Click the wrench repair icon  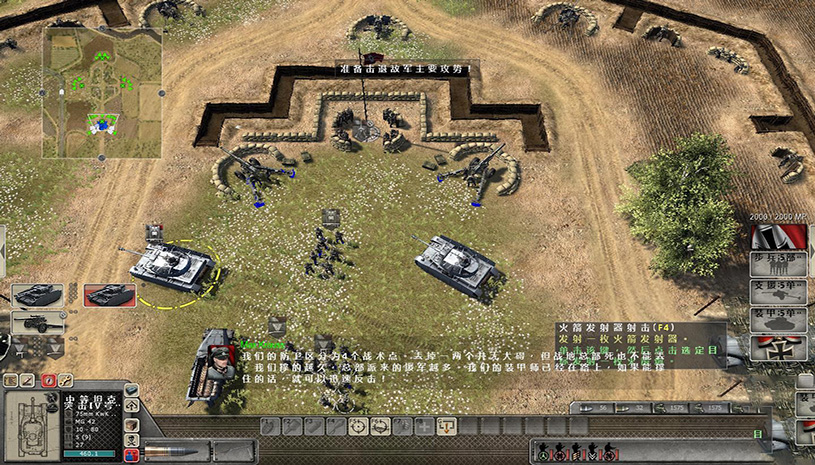65,380
